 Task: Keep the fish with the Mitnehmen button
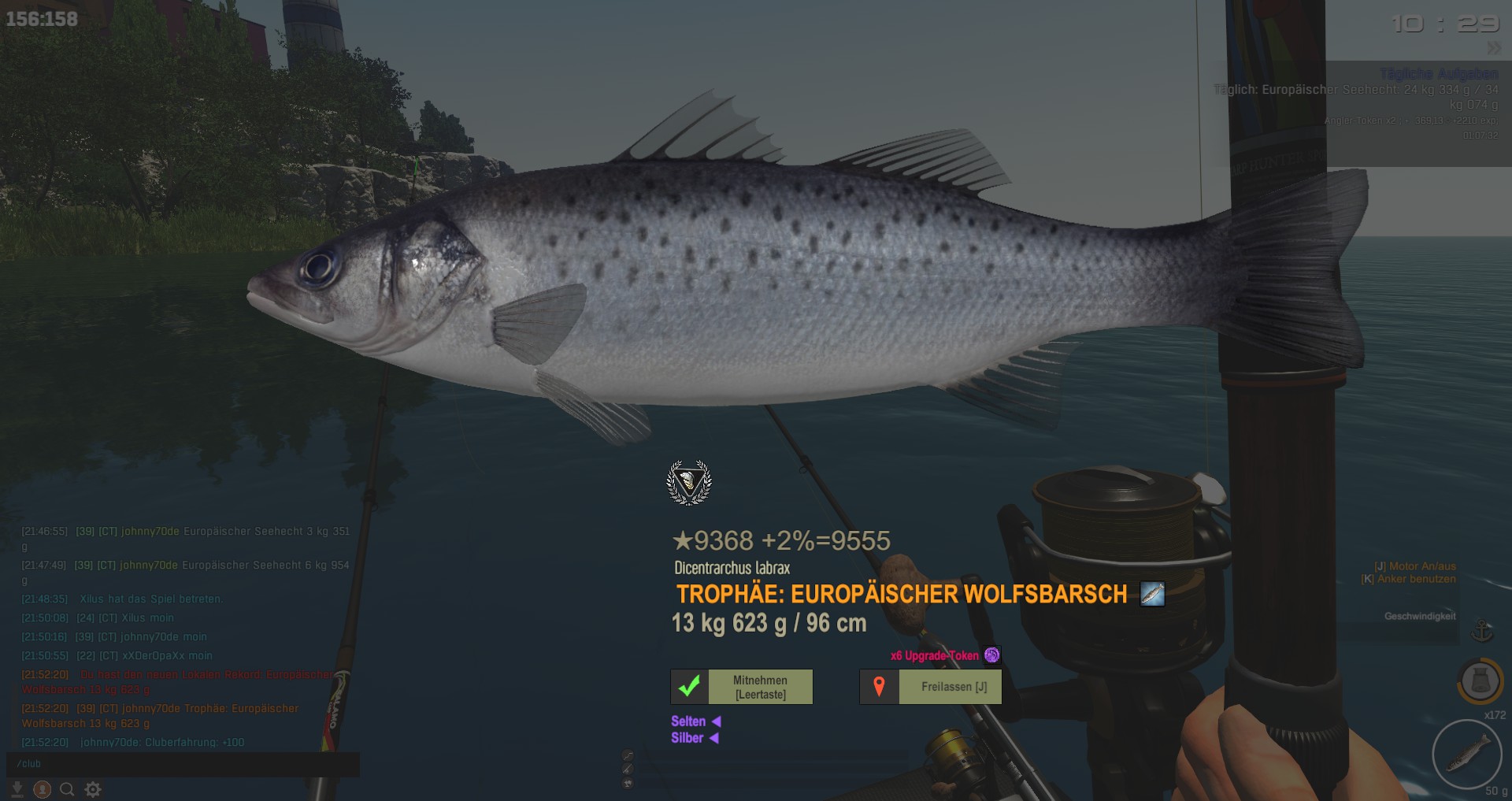point(741,687)
